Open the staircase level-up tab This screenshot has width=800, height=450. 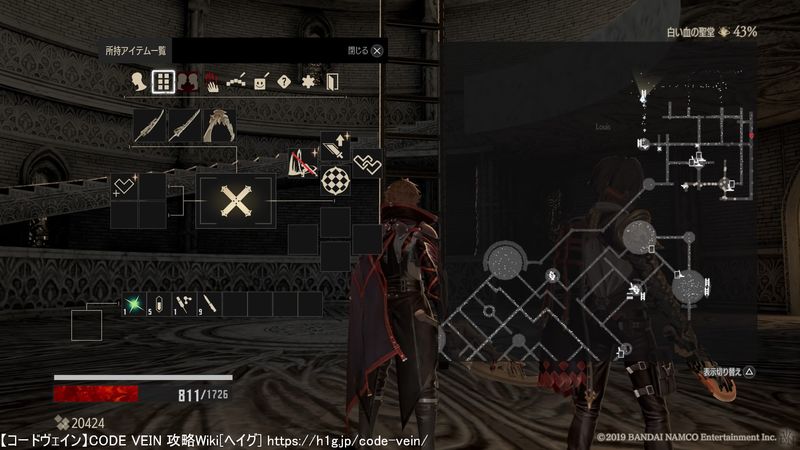coord(235,83)
